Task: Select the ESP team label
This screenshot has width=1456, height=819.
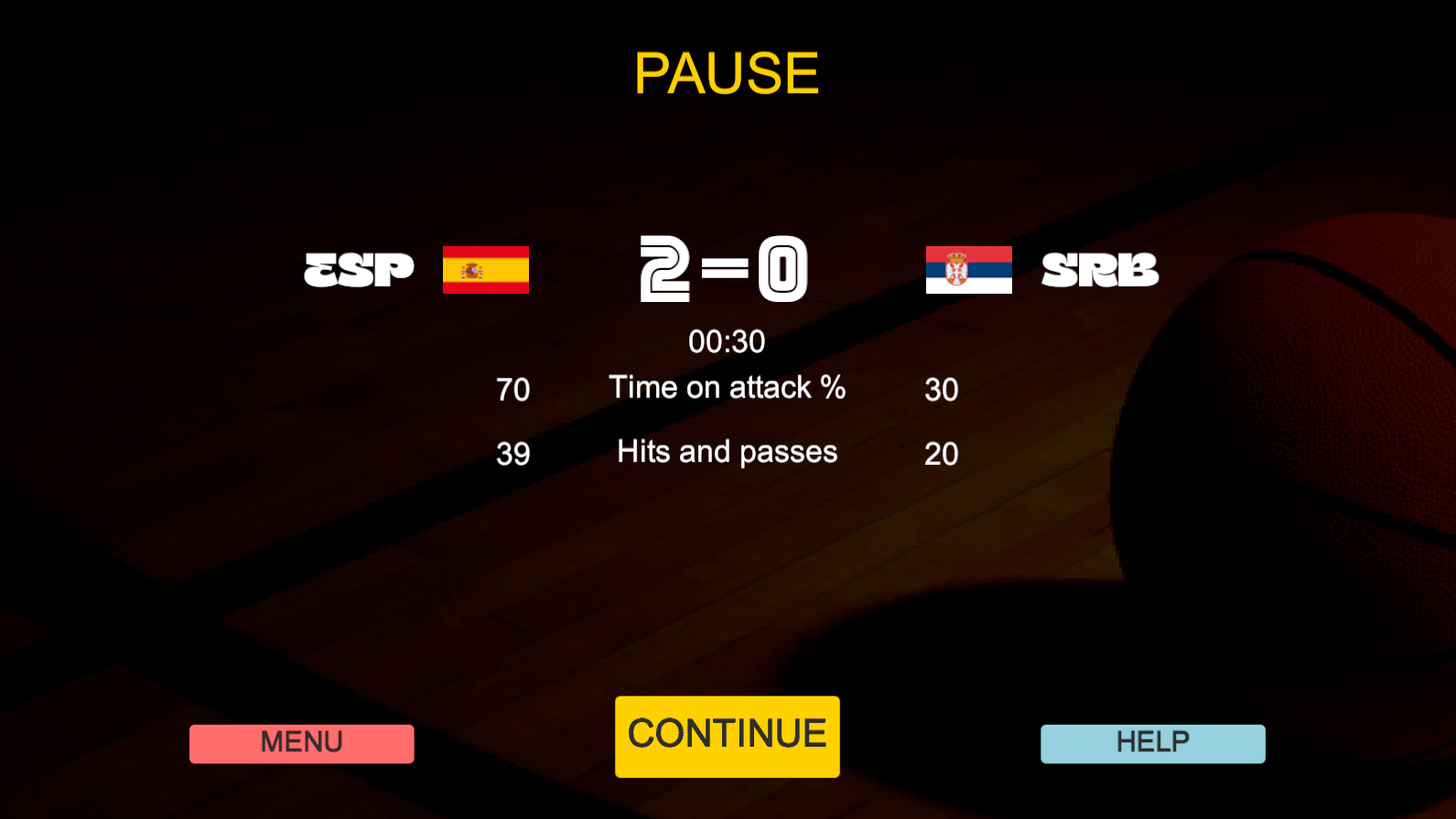Action: click(359, 269)
